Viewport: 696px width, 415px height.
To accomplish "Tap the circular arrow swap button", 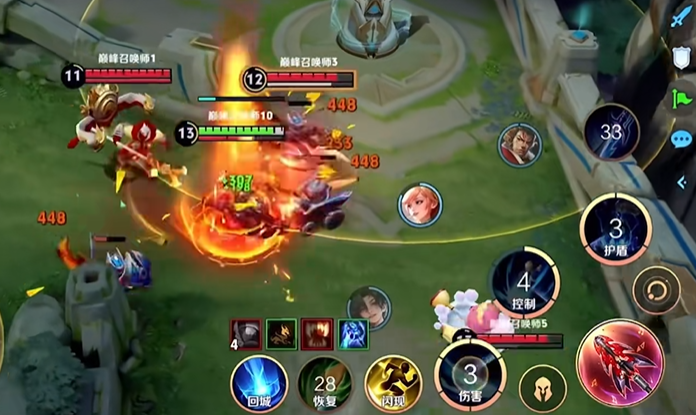I will 657,290.
